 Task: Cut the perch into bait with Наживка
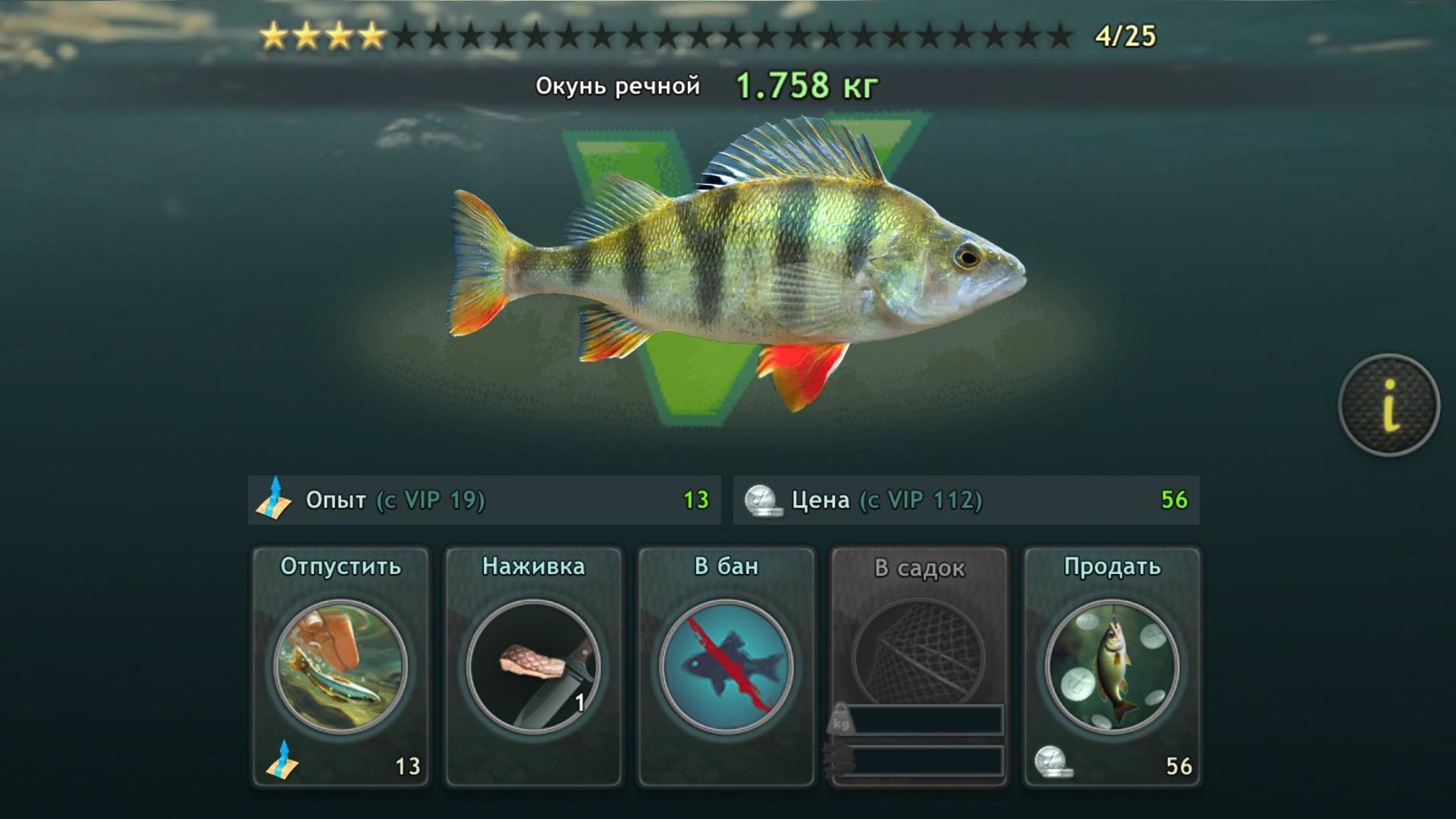coord(533,666)
